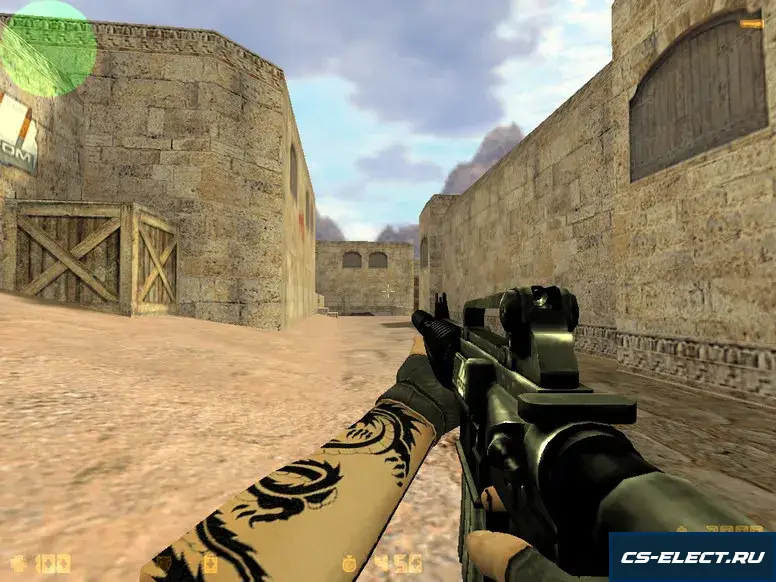
Task: Select the health cross icon
Action: [x=18, y=563]
